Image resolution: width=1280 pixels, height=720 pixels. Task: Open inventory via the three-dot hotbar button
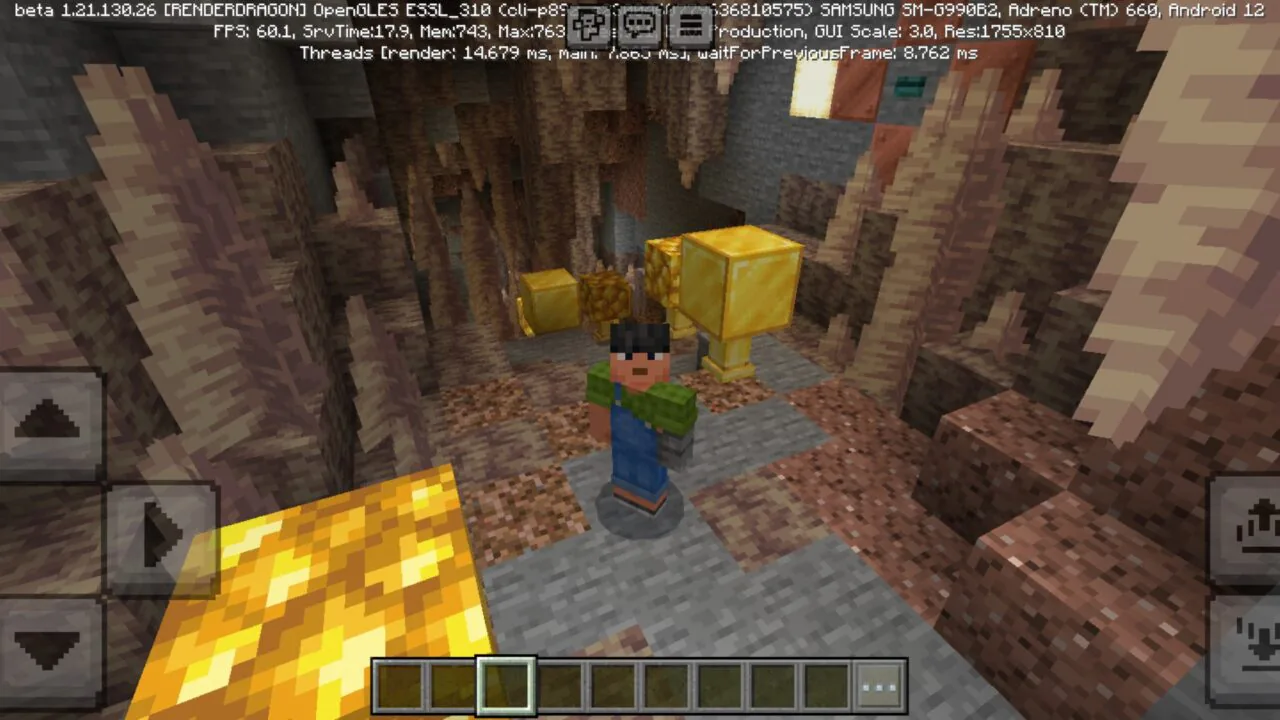[877, 685]
